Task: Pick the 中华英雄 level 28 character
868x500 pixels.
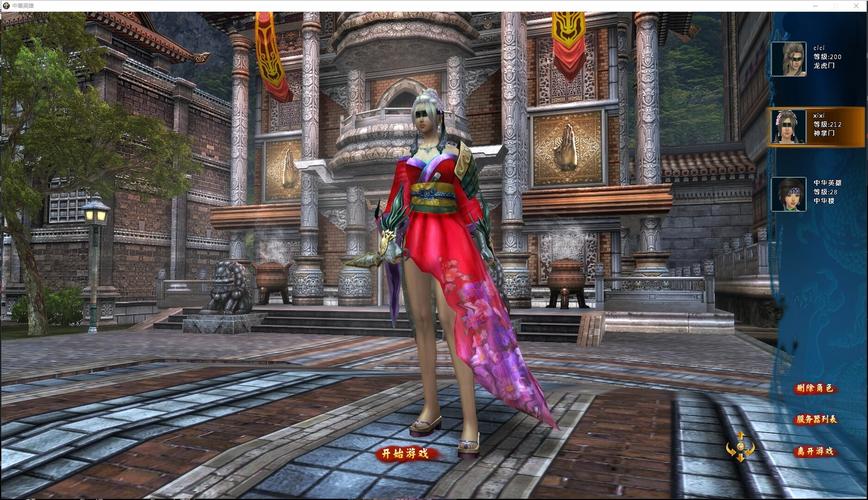Action: (x=816, y=194)
